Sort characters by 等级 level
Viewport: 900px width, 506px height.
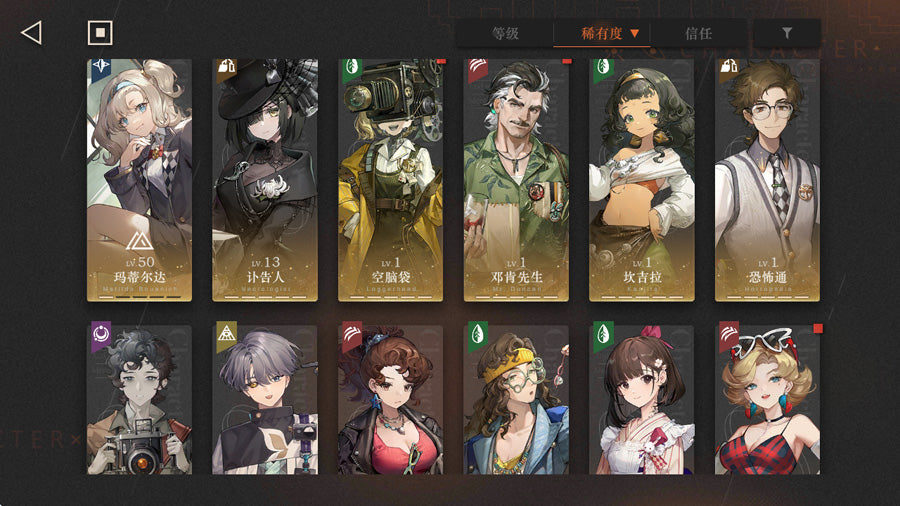[x=505, y=33]
